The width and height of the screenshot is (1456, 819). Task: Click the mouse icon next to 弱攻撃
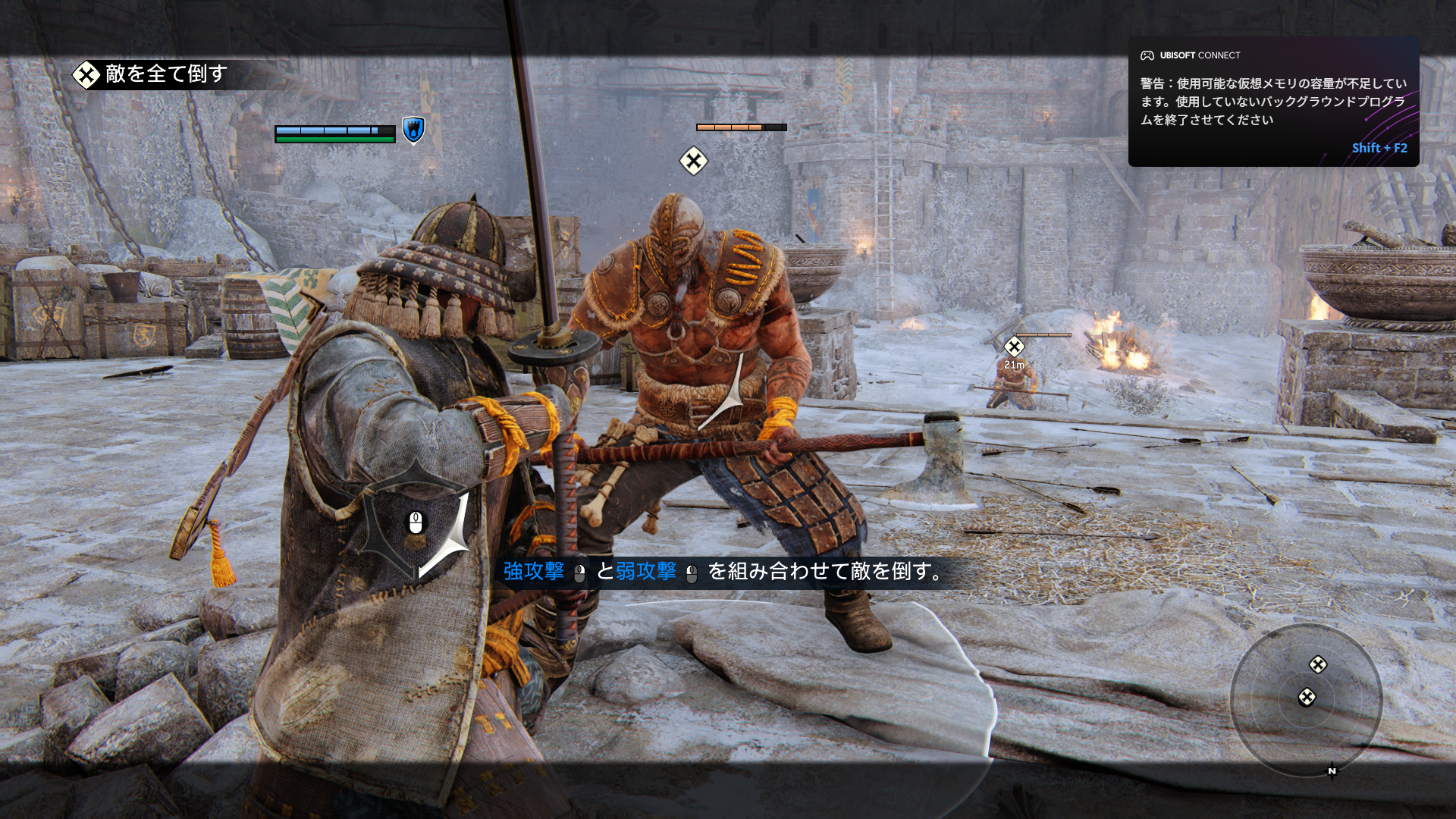coord(692,574)
